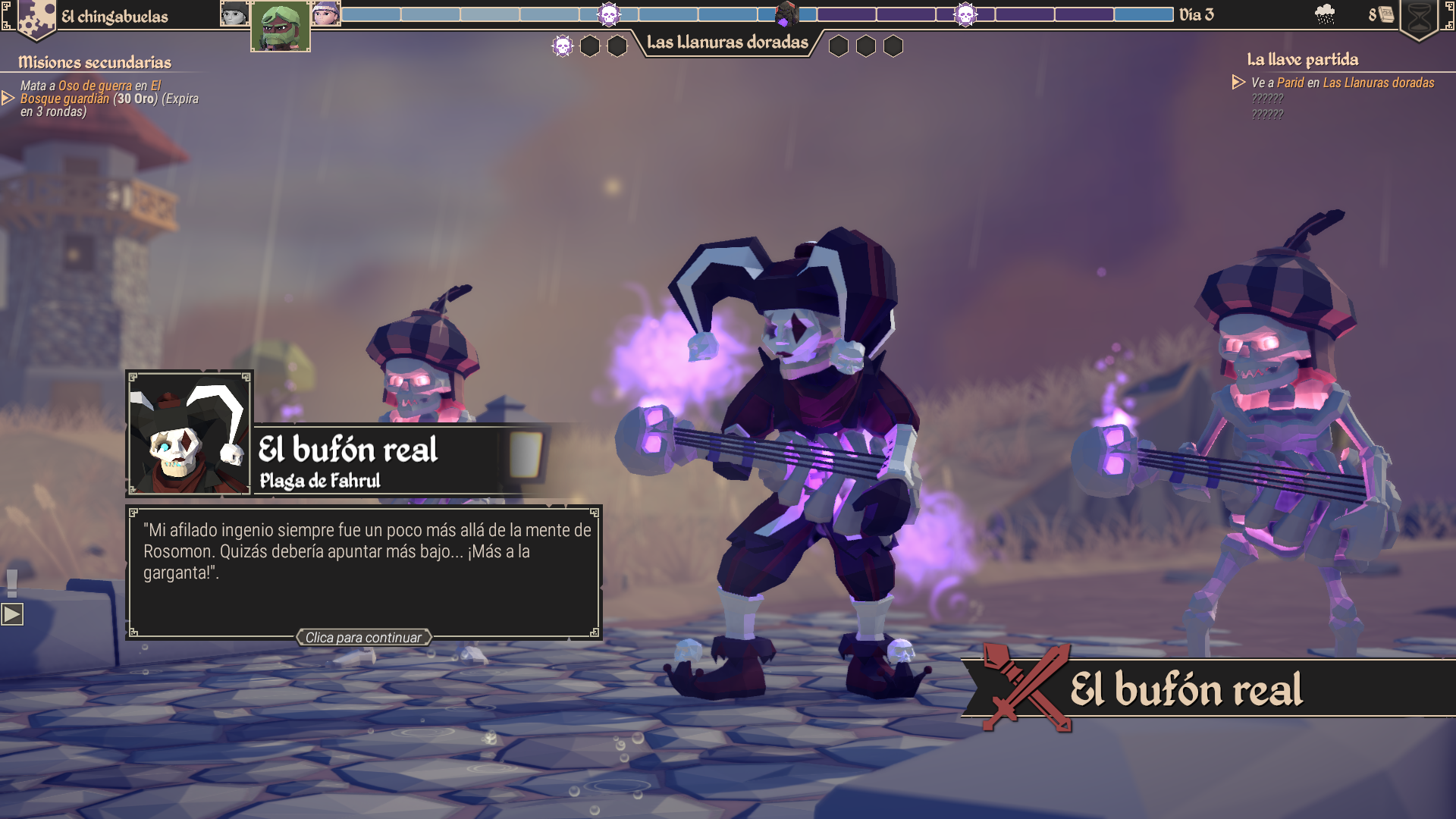1456x819 pixels.
Task: Open the lore book icon beside the 8
Action: tap(1386, 14)
